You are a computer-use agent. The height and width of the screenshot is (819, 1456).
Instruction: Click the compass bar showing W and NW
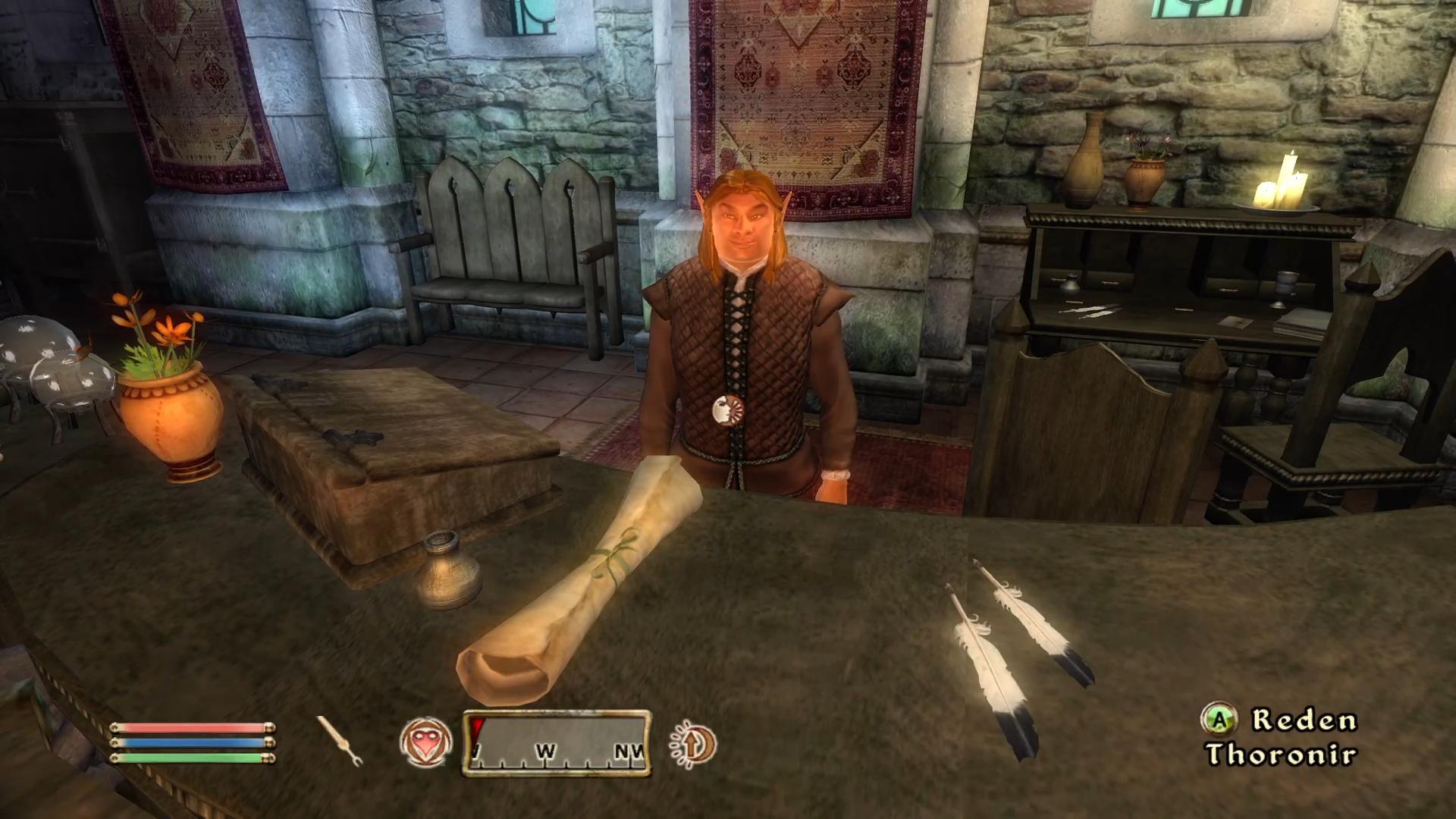coord(557,742)
